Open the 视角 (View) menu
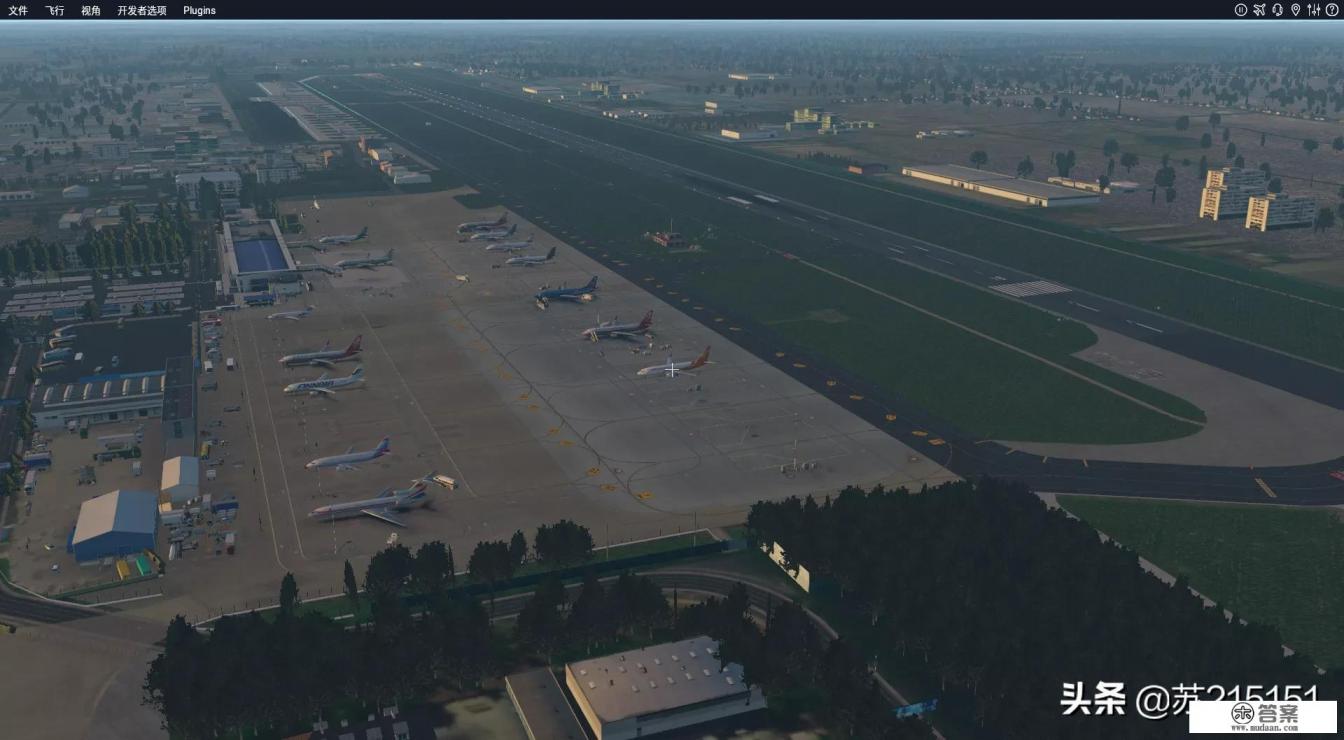This screenshot has width=1344, height=740. (90, 10)
